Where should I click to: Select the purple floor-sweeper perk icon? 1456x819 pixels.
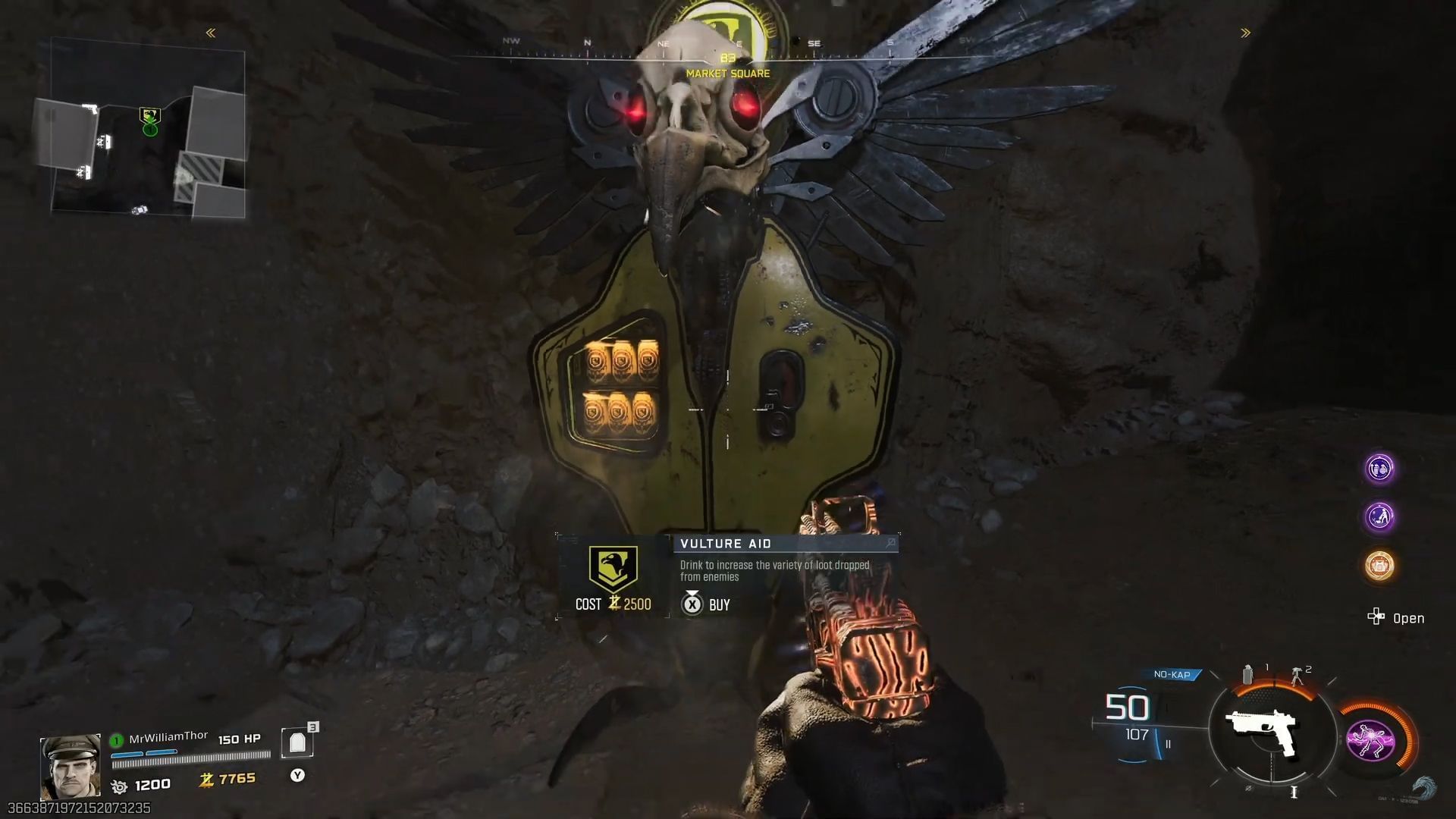click(x=1379, y=516)
